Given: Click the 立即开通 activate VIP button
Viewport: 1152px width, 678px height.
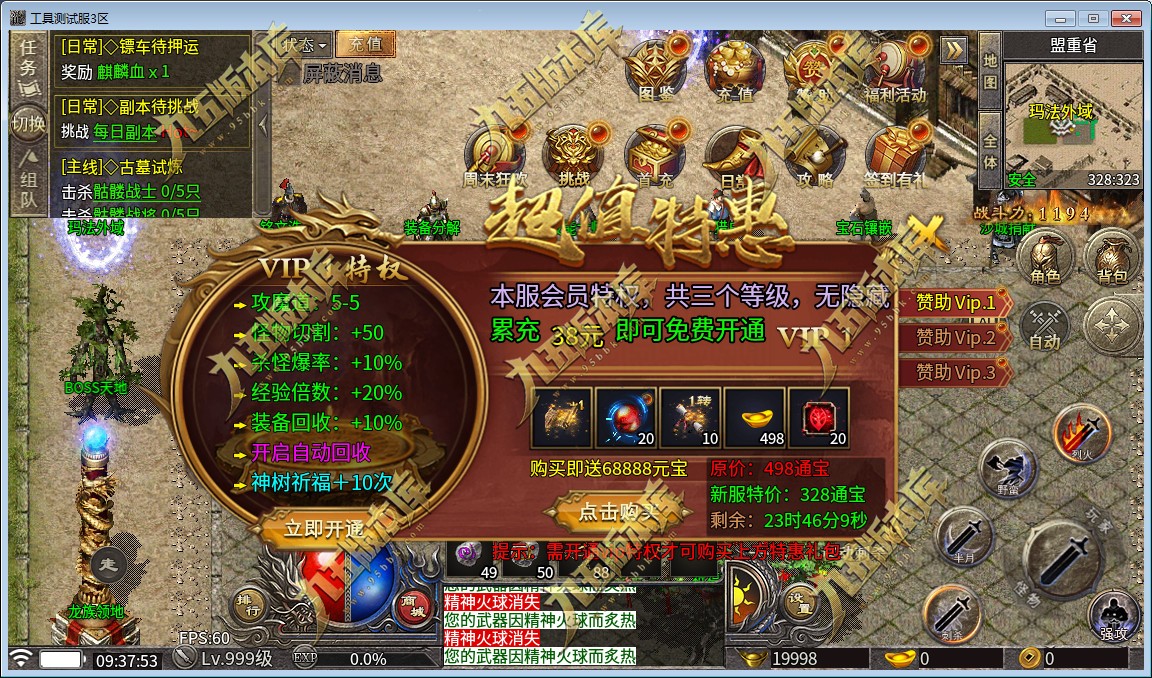Looking at the screenshot, I should 322,528.
